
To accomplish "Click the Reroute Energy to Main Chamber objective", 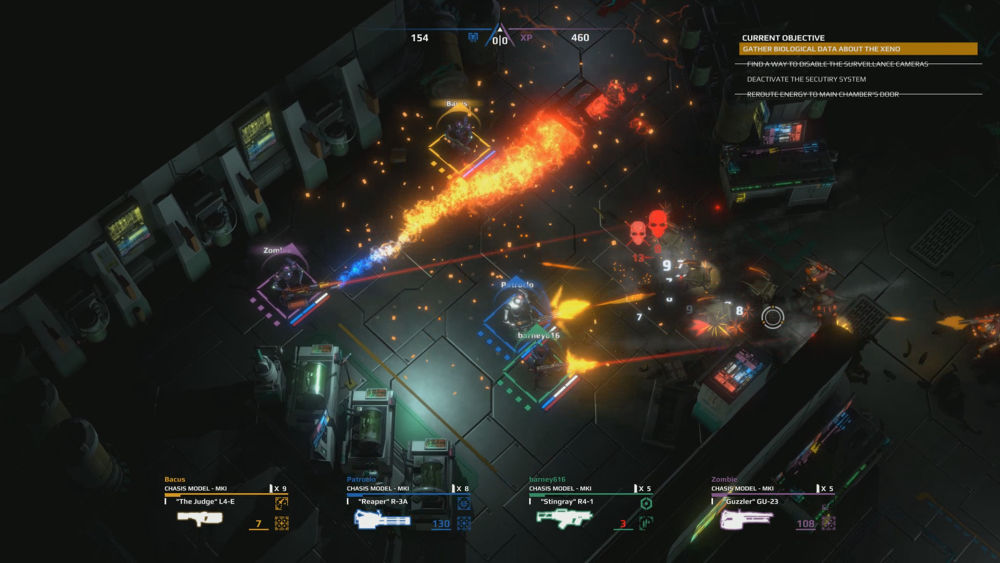I will coord(822,94).
